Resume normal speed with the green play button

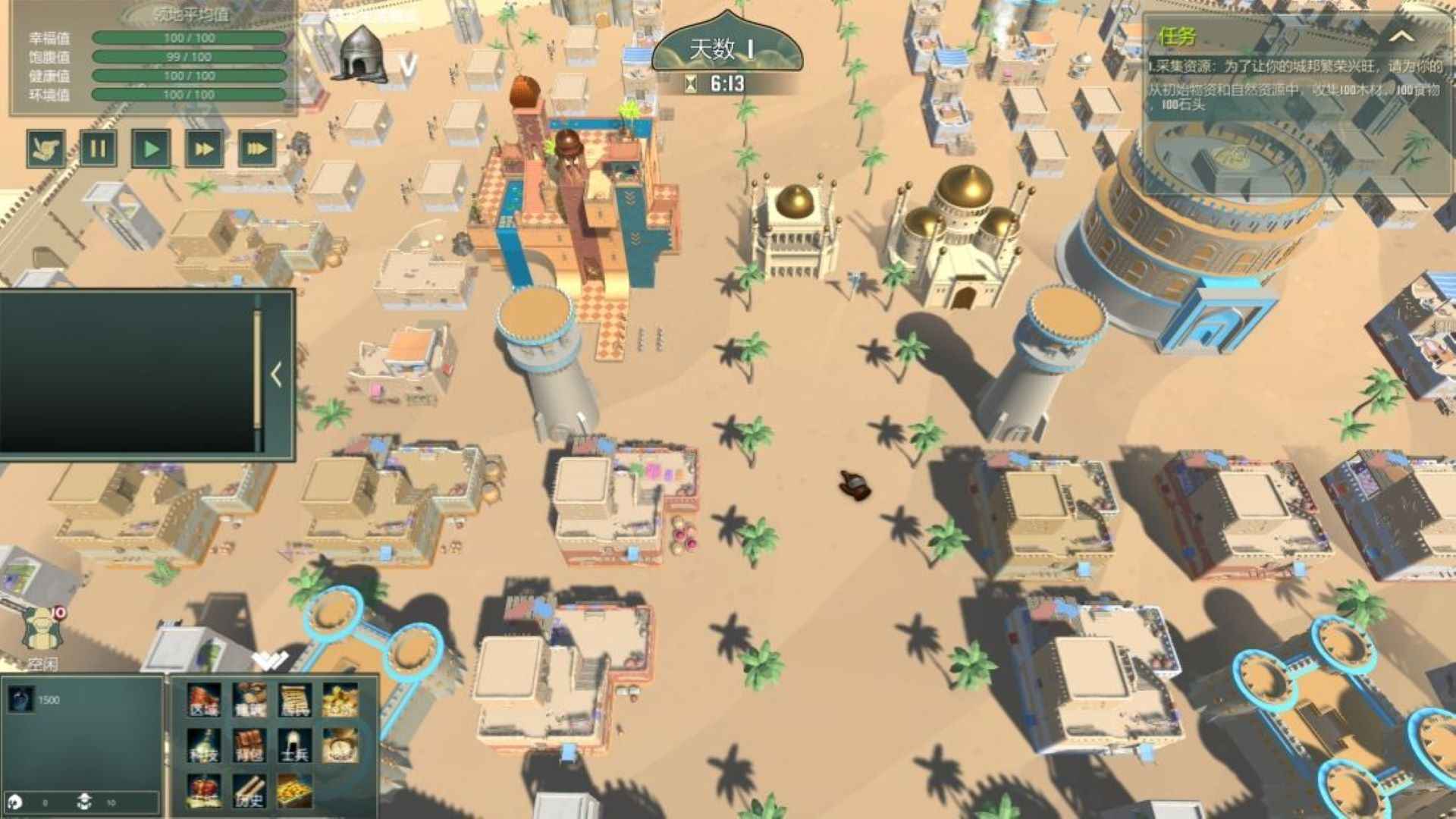(151, 149)
